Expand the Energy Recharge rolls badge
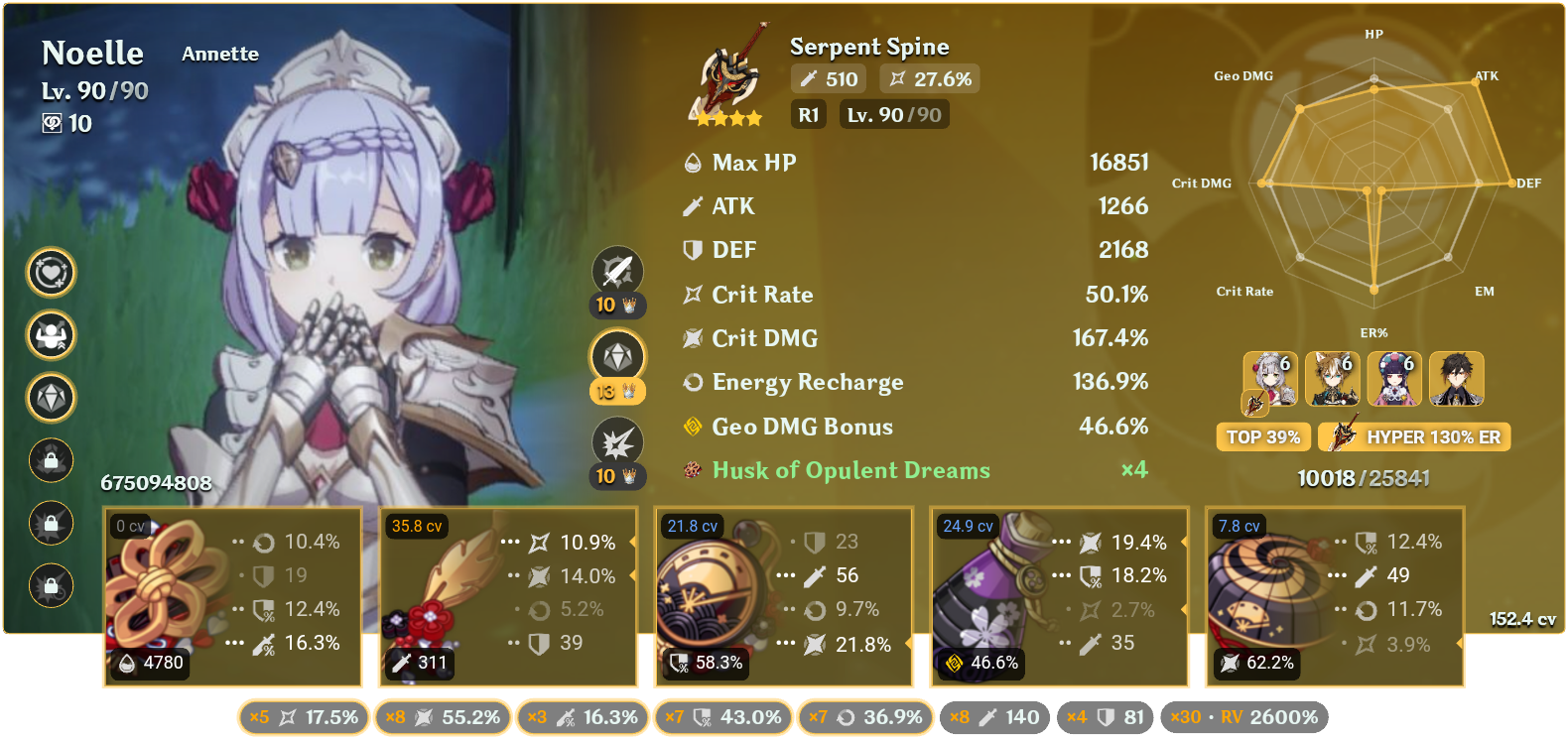 (x=864, y=716)
